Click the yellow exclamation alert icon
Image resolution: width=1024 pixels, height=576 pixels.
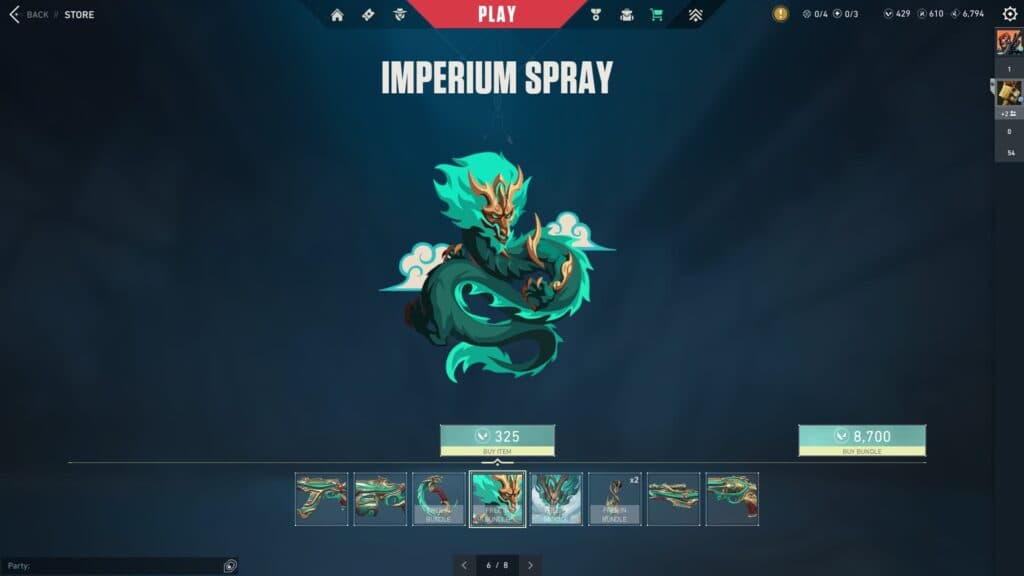[x=780, y=14]
